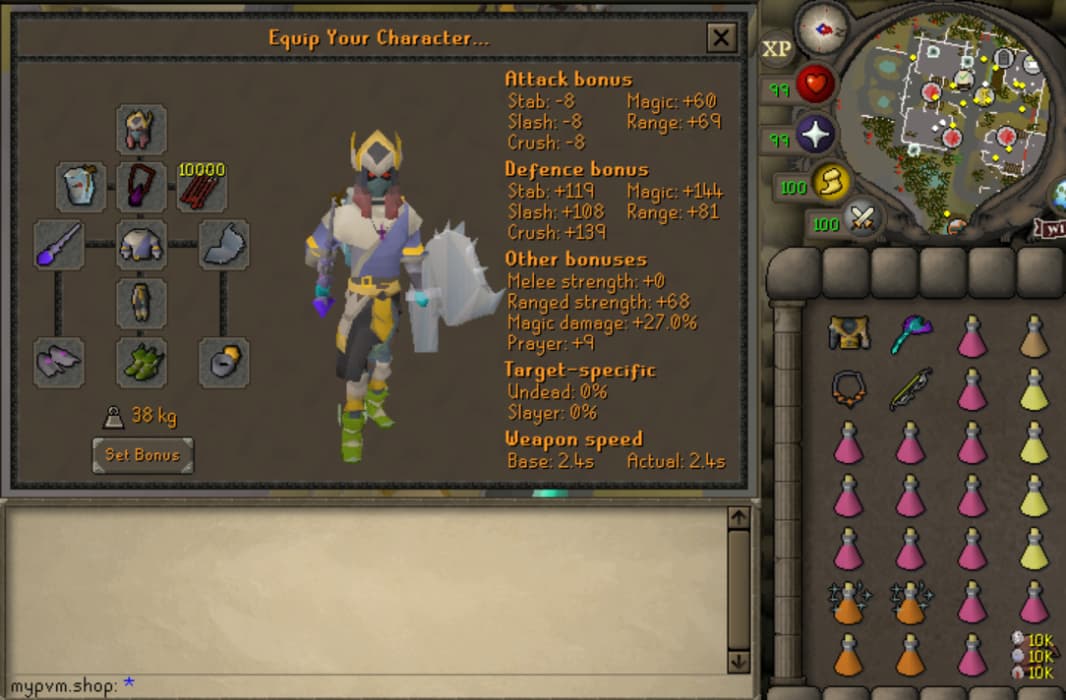Click the compass above the minimap
1066x700 pixels.
point(824,28)
